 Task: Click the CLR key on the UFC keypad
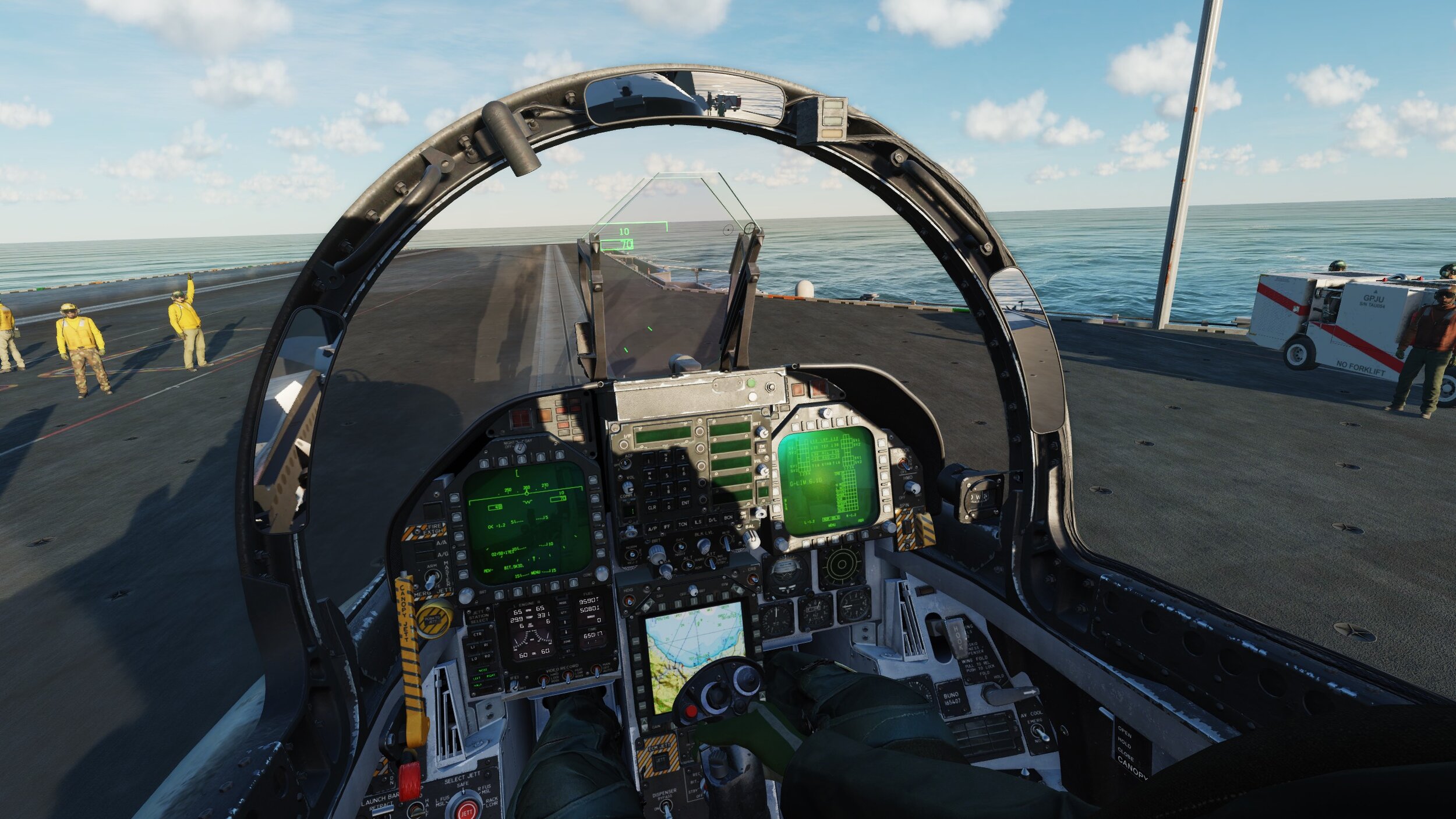(652, 507)
